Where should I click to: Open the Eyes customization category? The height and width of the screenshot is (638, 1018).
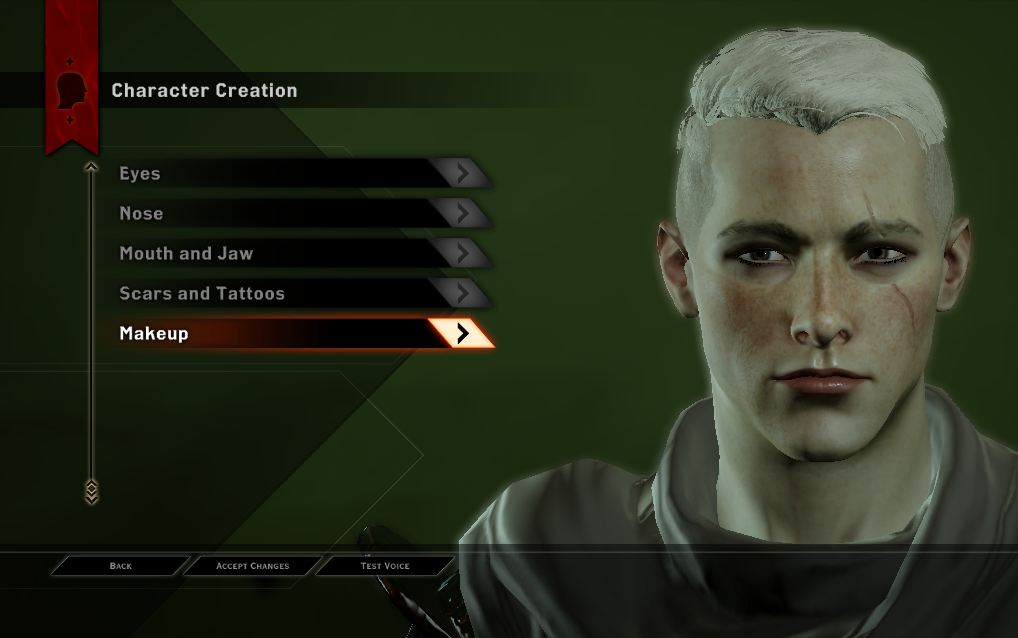pos(300,174)
